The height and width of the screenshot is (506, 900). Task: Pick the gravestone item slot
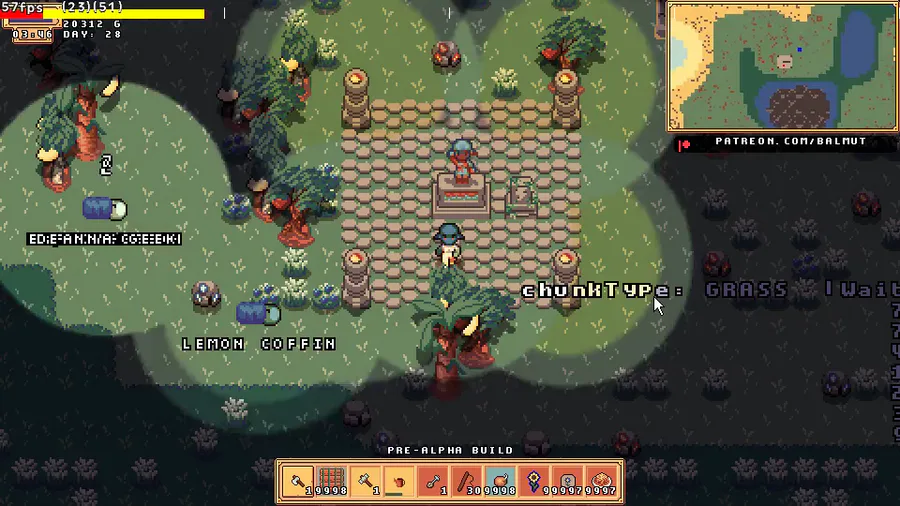pyautogui.click(x=569, y=481)
